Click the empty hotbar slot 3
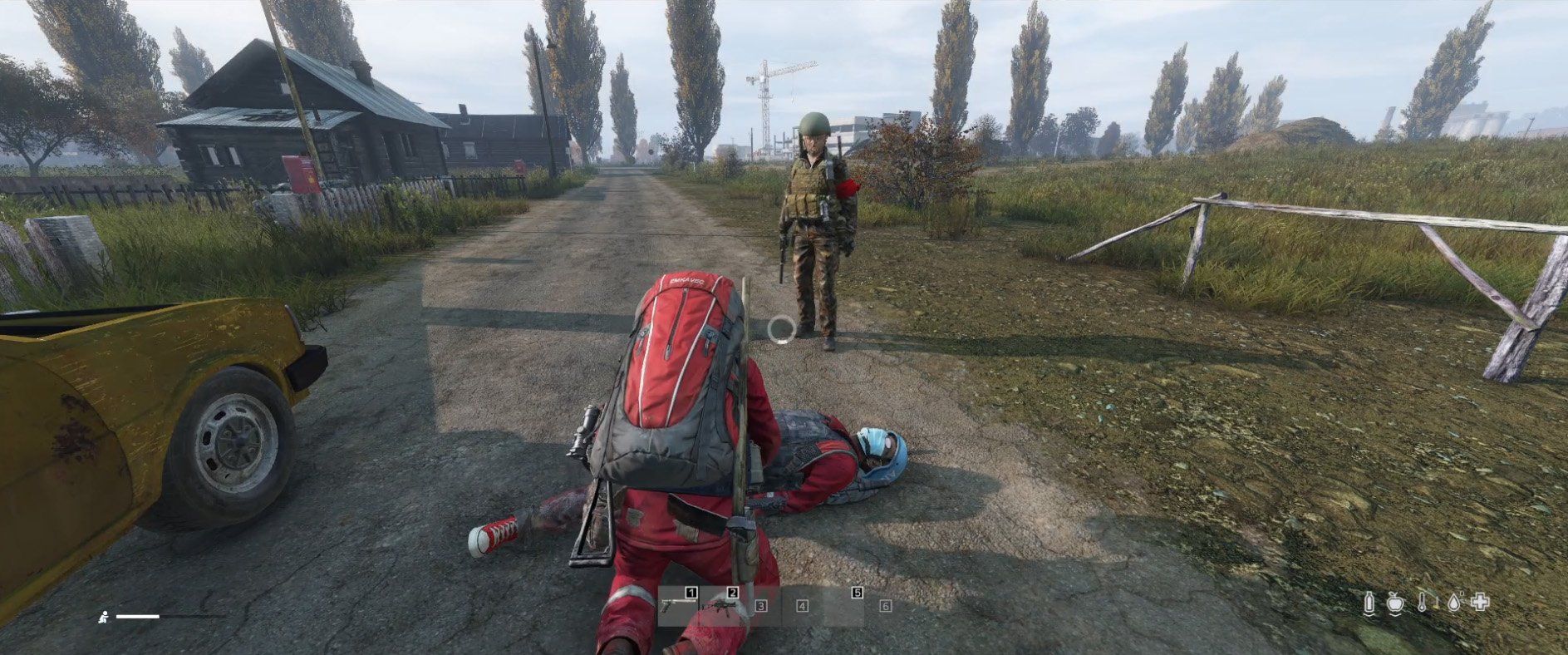The image size is (1568, 655). pyautogui.click(x=761, y=606)
